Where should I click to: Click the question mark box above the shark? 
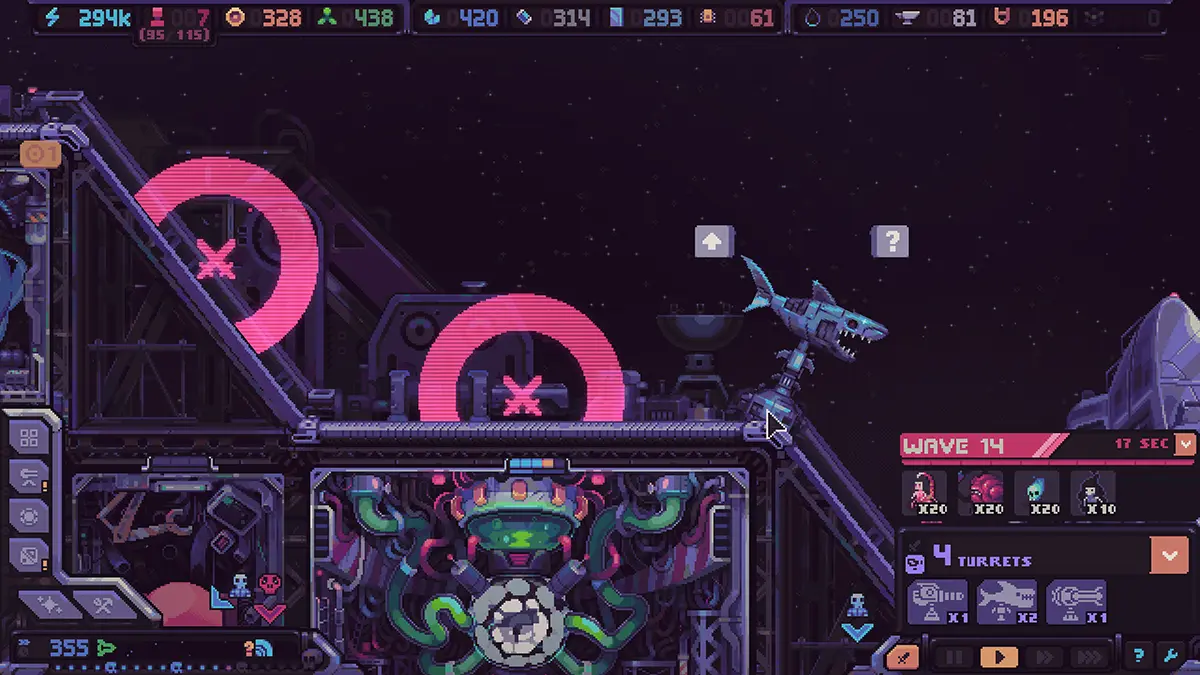click(891, 241)
